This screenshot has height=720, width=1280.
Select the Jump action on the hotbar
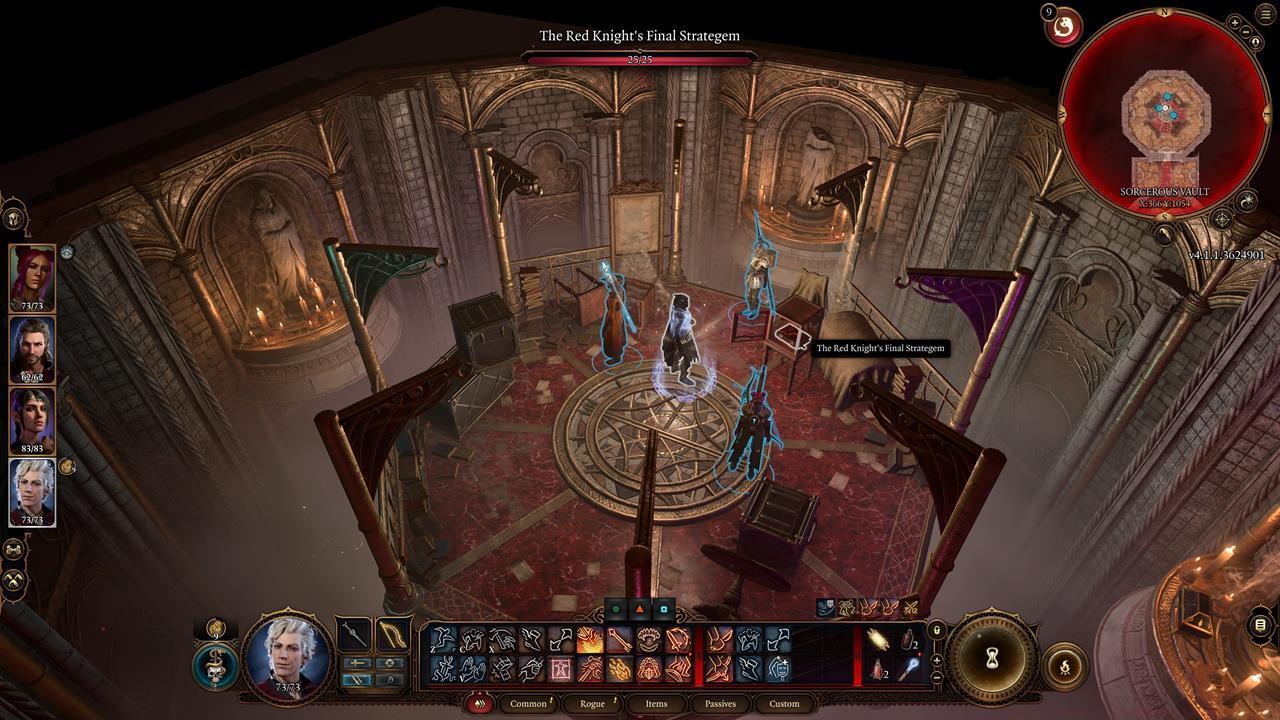click(x=443, y=639)
